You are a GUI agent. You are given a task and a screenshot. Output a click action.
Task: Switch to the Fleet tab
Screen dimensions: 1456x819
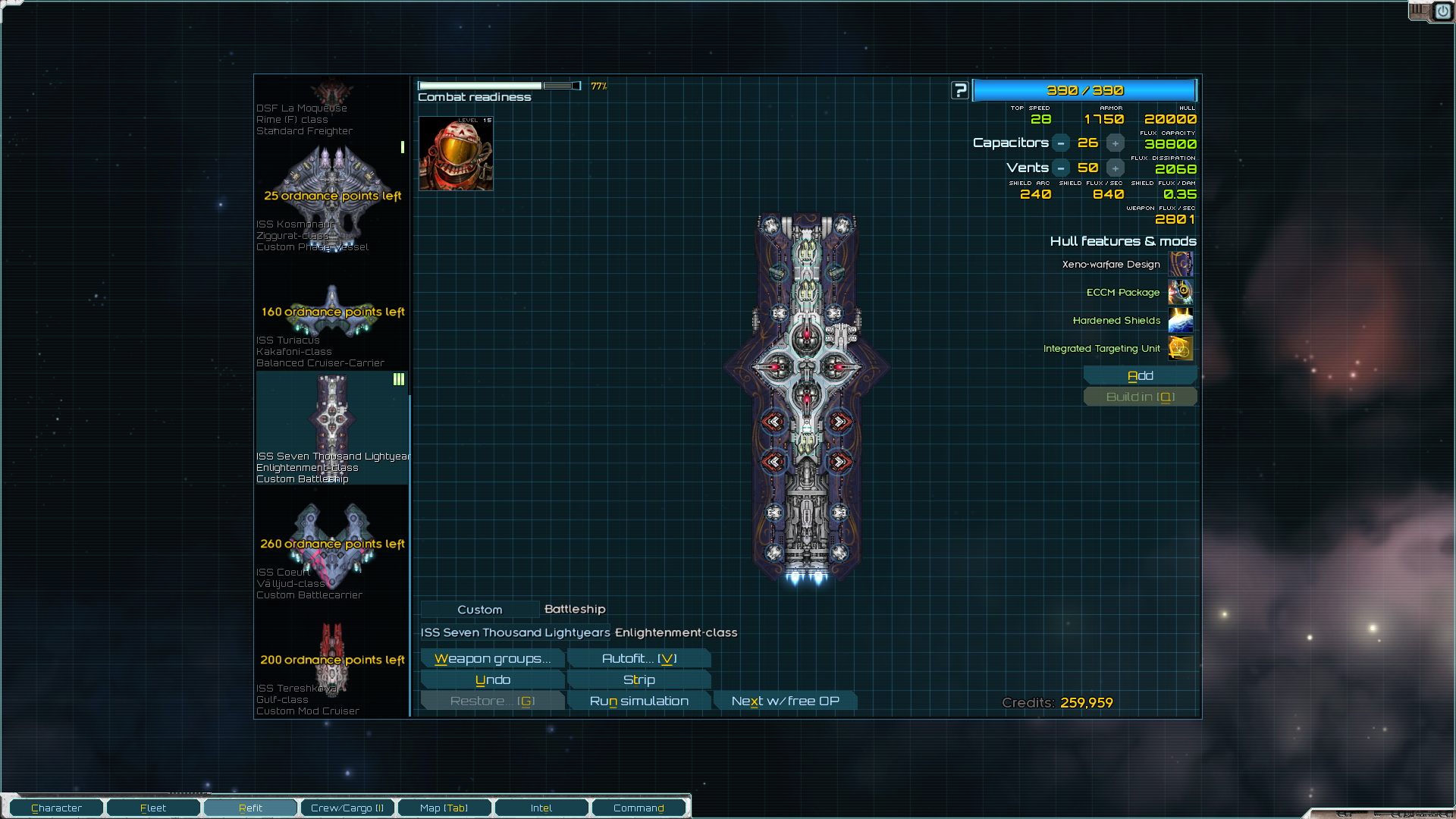(153, 808)
